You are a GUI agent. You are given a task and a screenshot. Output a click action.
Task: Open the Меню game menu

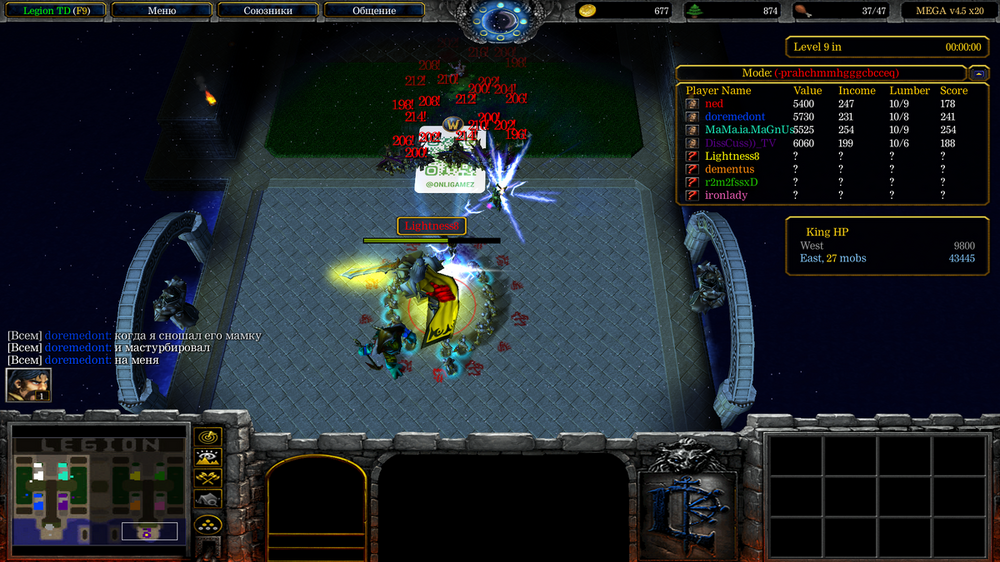[x=161, y=11]
